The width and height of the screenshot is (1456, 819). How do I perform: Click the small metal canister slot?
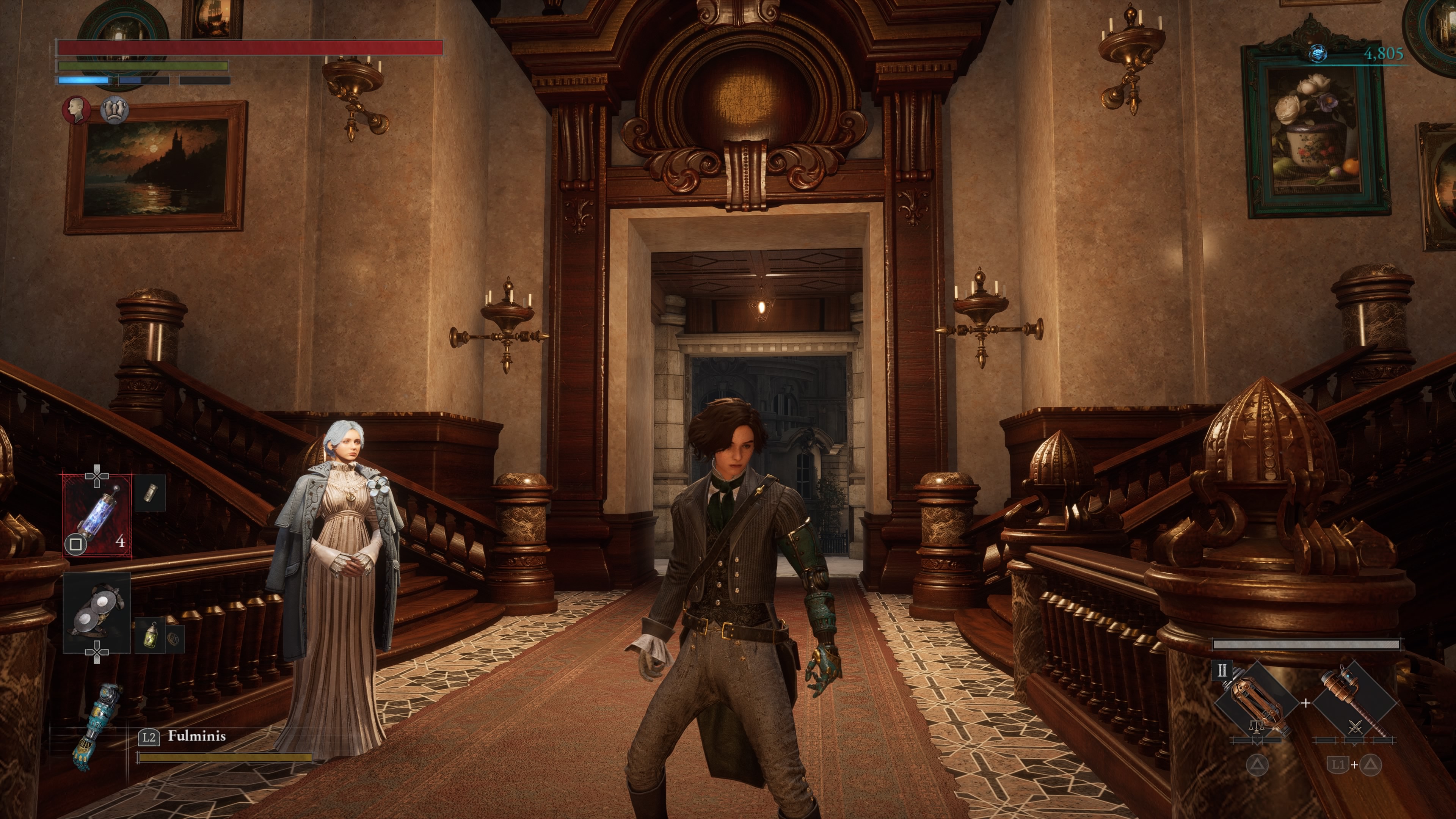coord(150,493)
